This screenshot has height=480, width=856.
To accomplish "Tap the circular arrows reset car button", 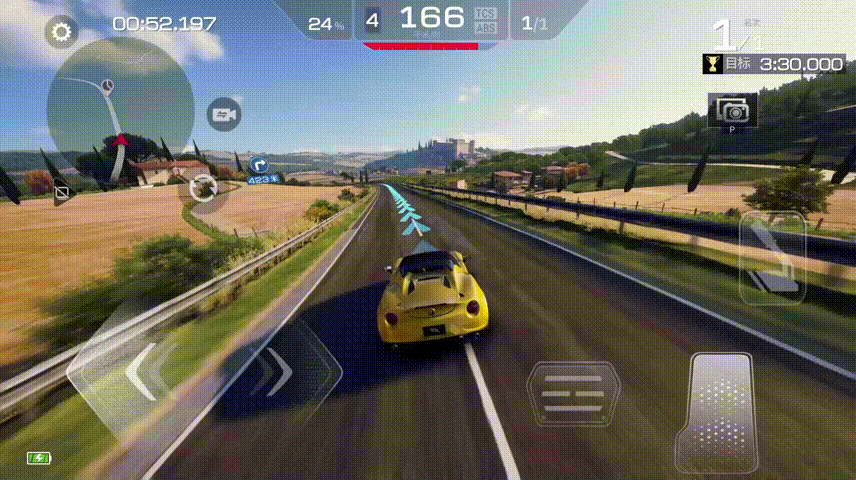I will coord(203,187).
